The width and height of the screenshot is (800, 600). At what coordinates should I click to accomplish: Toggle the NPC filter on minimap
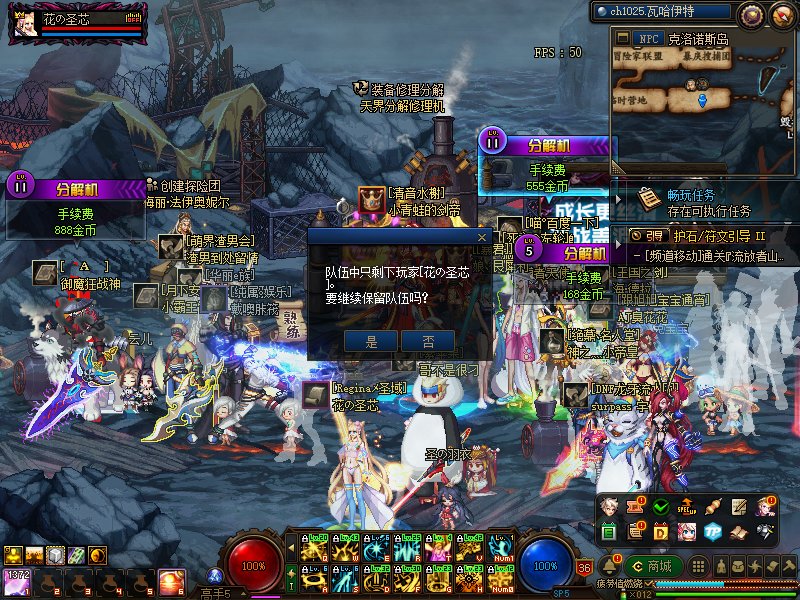pyautogui.click(x=648, y=39)
